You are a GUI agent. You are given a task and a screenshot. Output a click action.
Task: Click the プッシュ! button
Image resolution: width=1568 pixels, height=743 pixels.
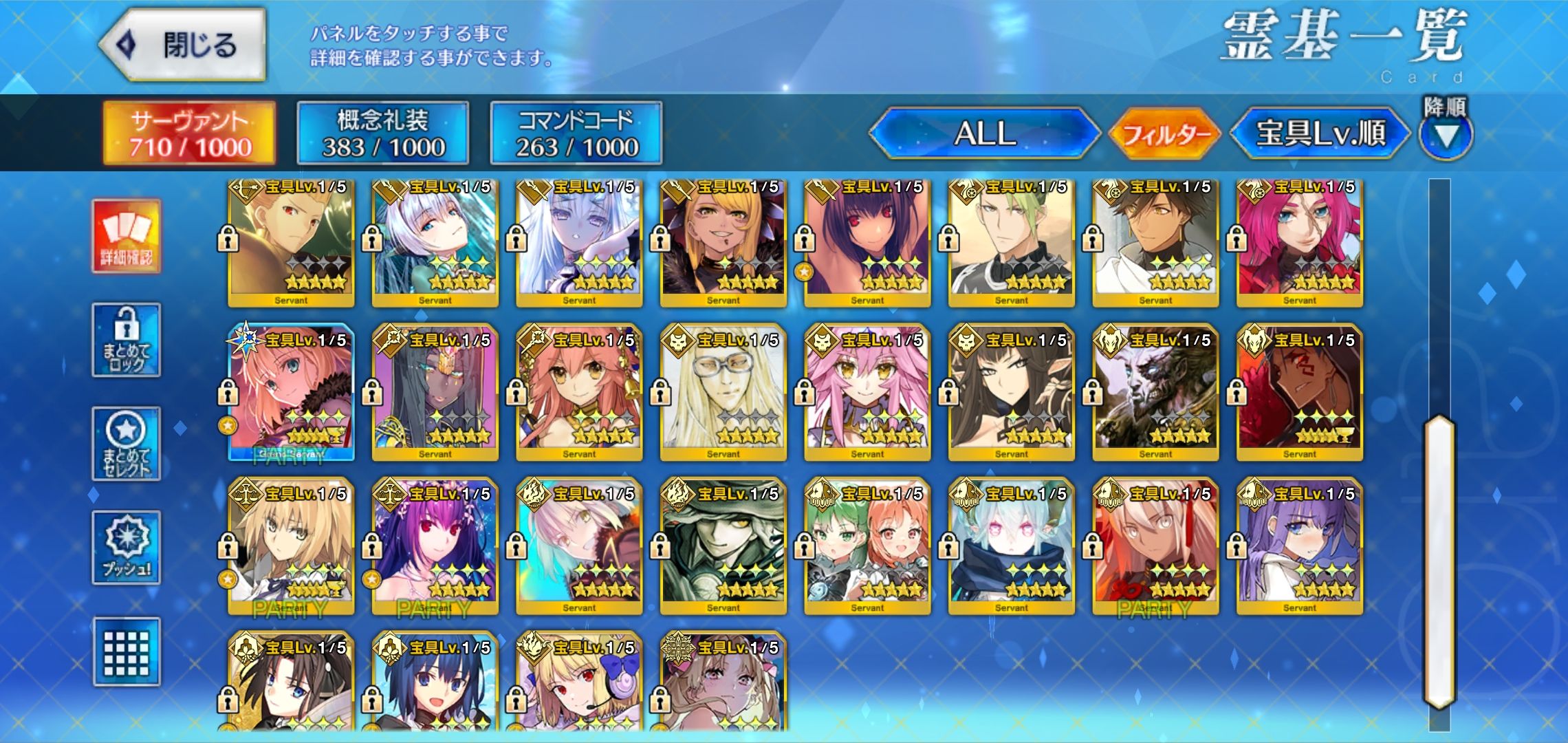point(127,548)
